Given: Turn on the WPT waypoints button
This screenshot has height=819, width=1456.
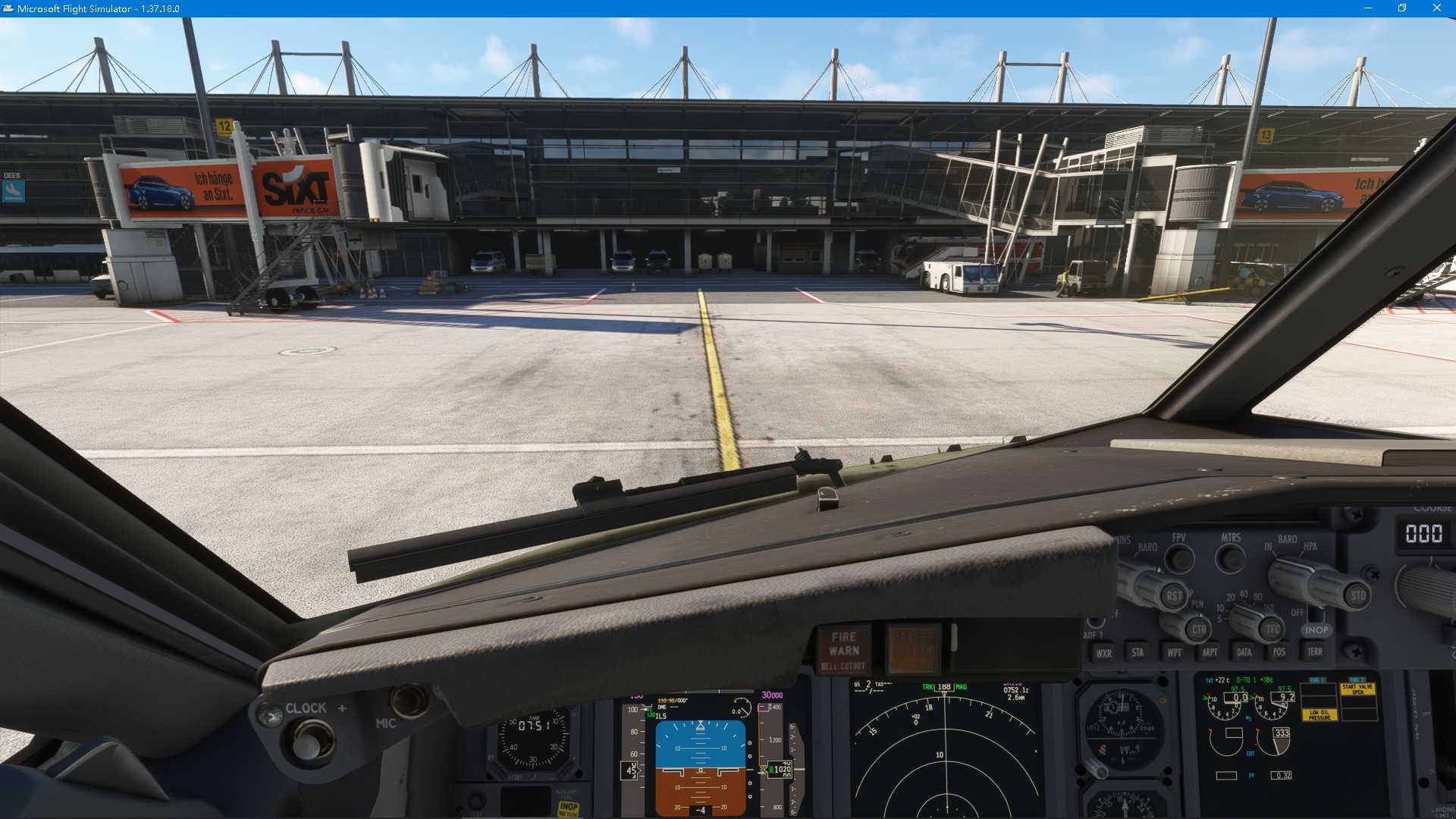Looking at the screenshot, I should coord(1174,652).
